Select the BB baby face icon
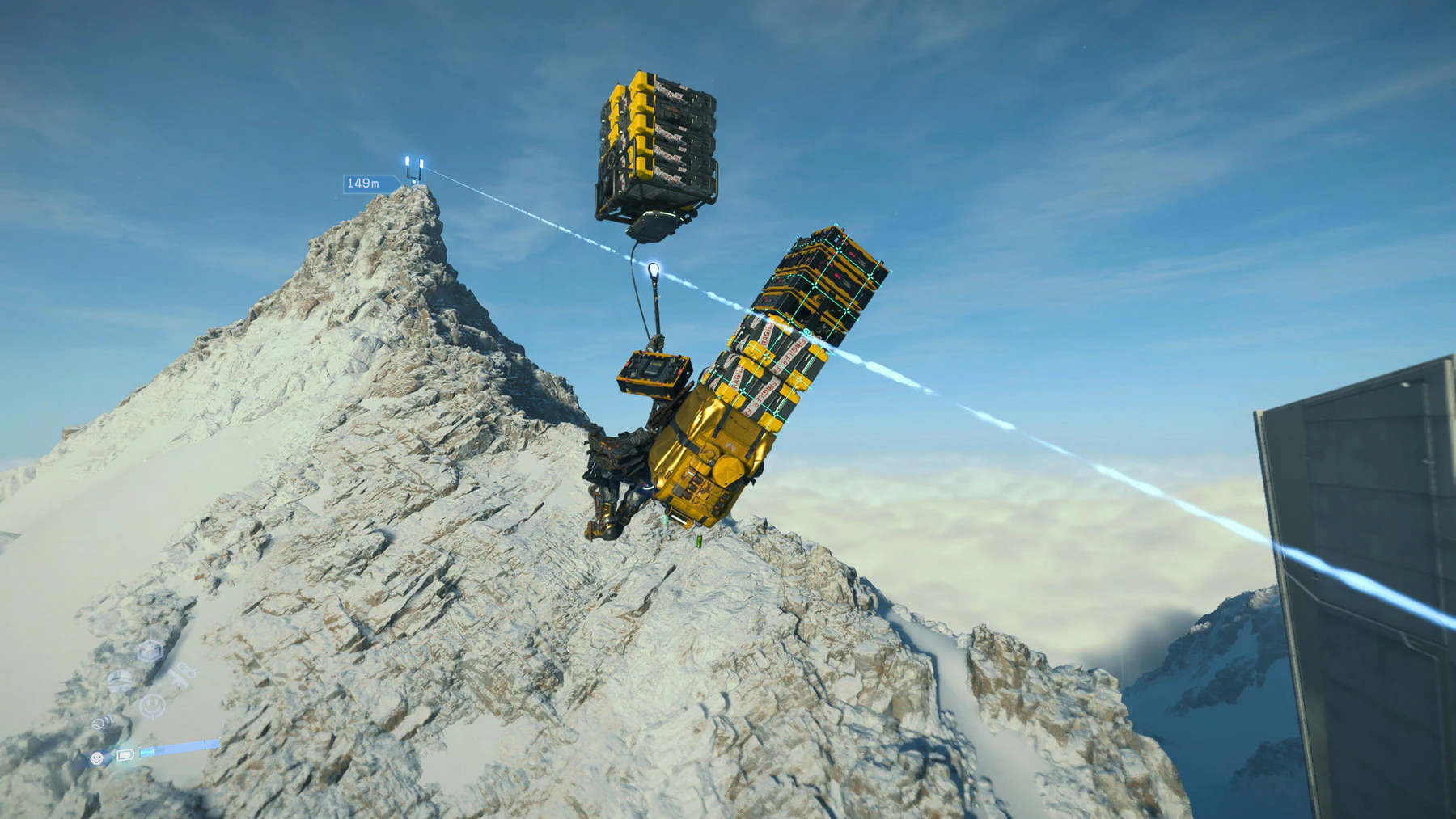 click(x=97, y=758)
